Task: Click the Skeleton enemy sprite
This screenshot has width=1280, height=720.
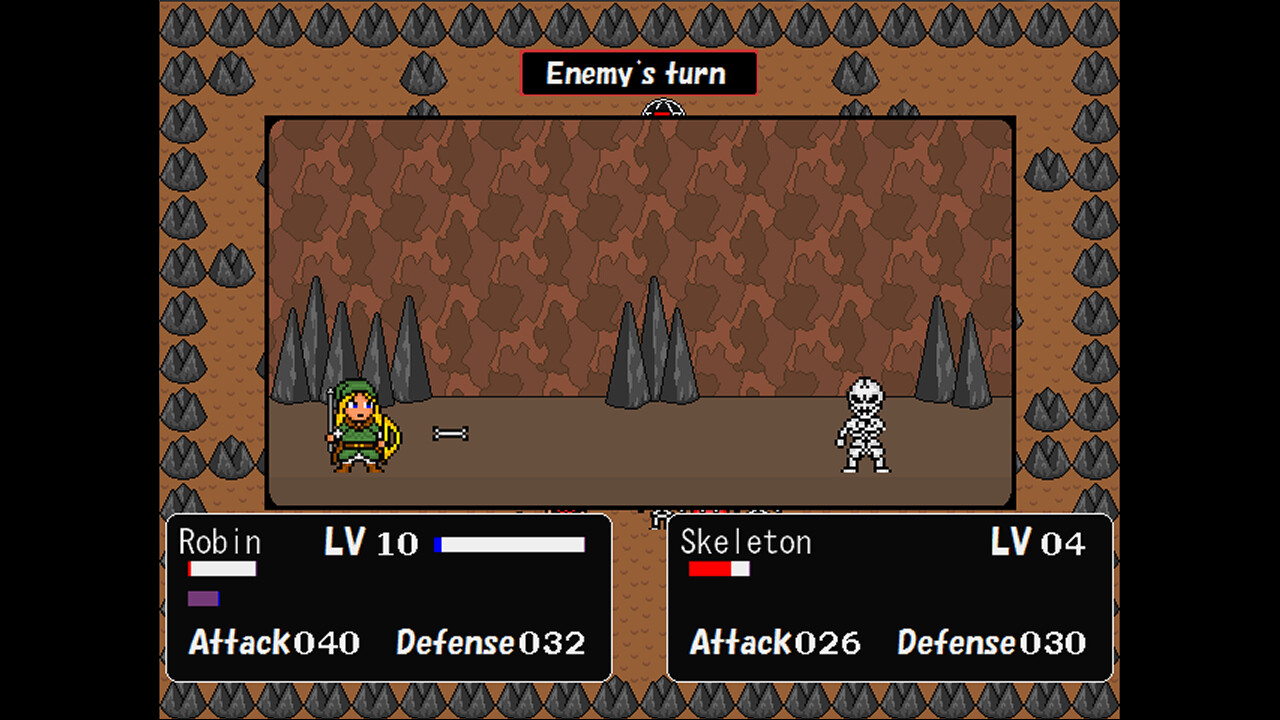Action: pyautogui.click(x=865, y=425)
